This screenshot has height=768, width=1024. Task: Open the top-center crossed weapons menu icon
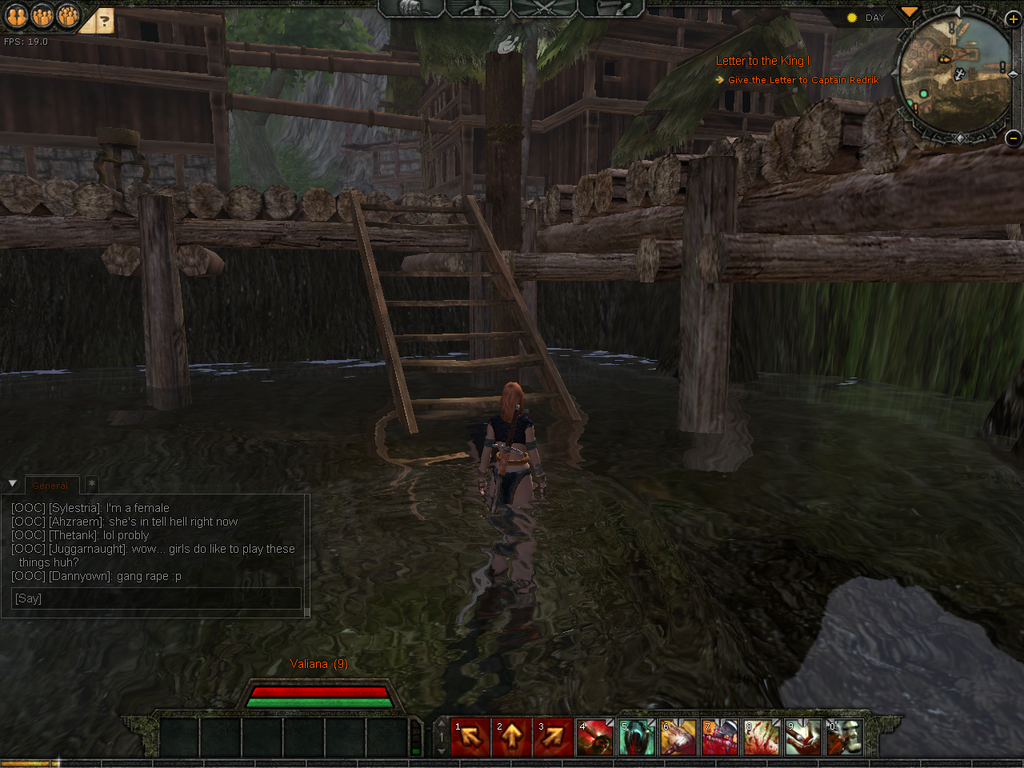[543, 8]
